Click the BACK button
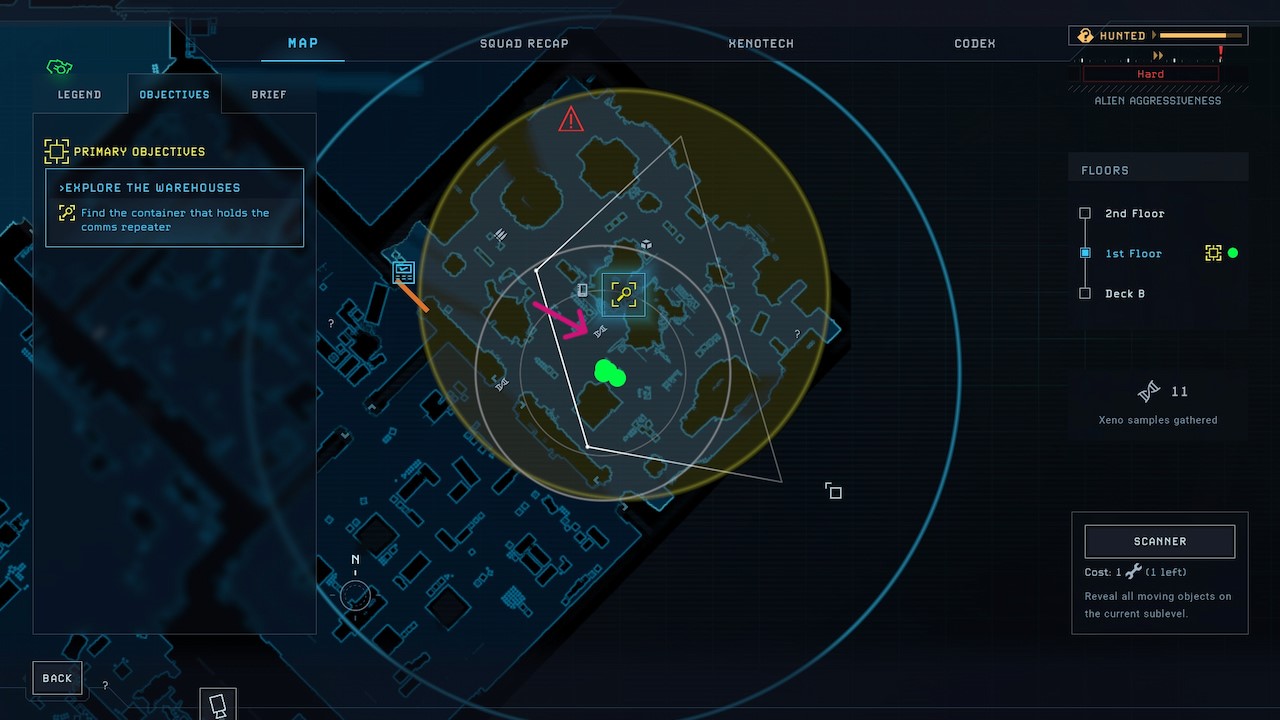 (x=57, y=677)
